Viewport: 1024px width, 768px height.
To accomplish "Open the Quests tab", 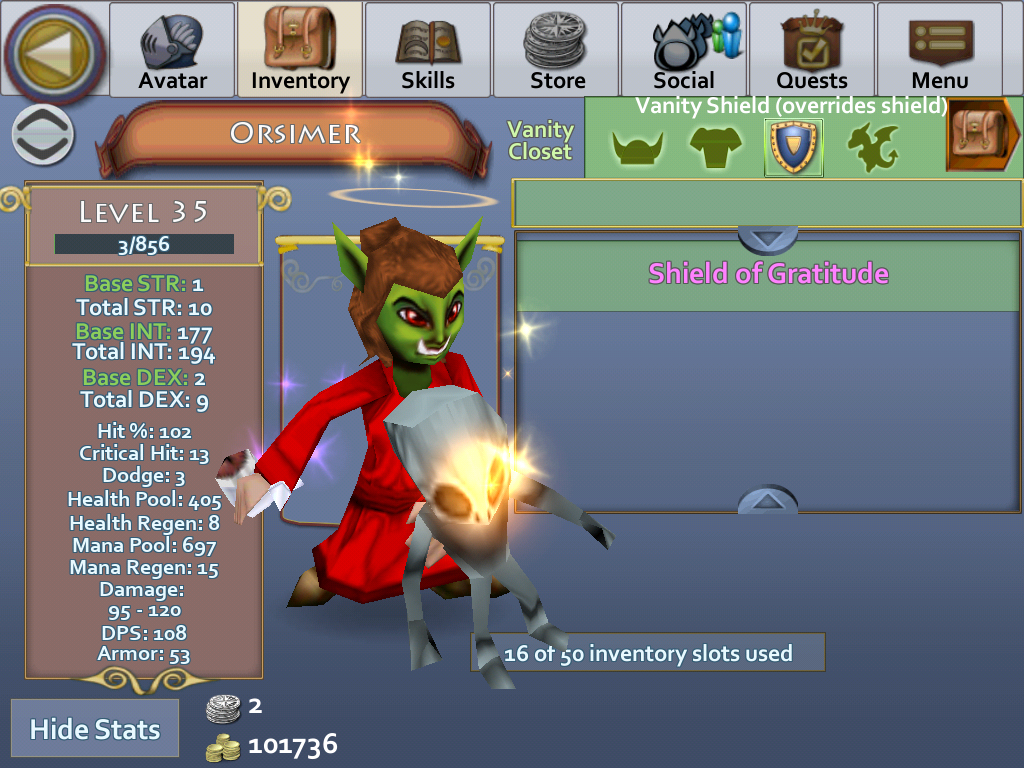I will (812, 50).
